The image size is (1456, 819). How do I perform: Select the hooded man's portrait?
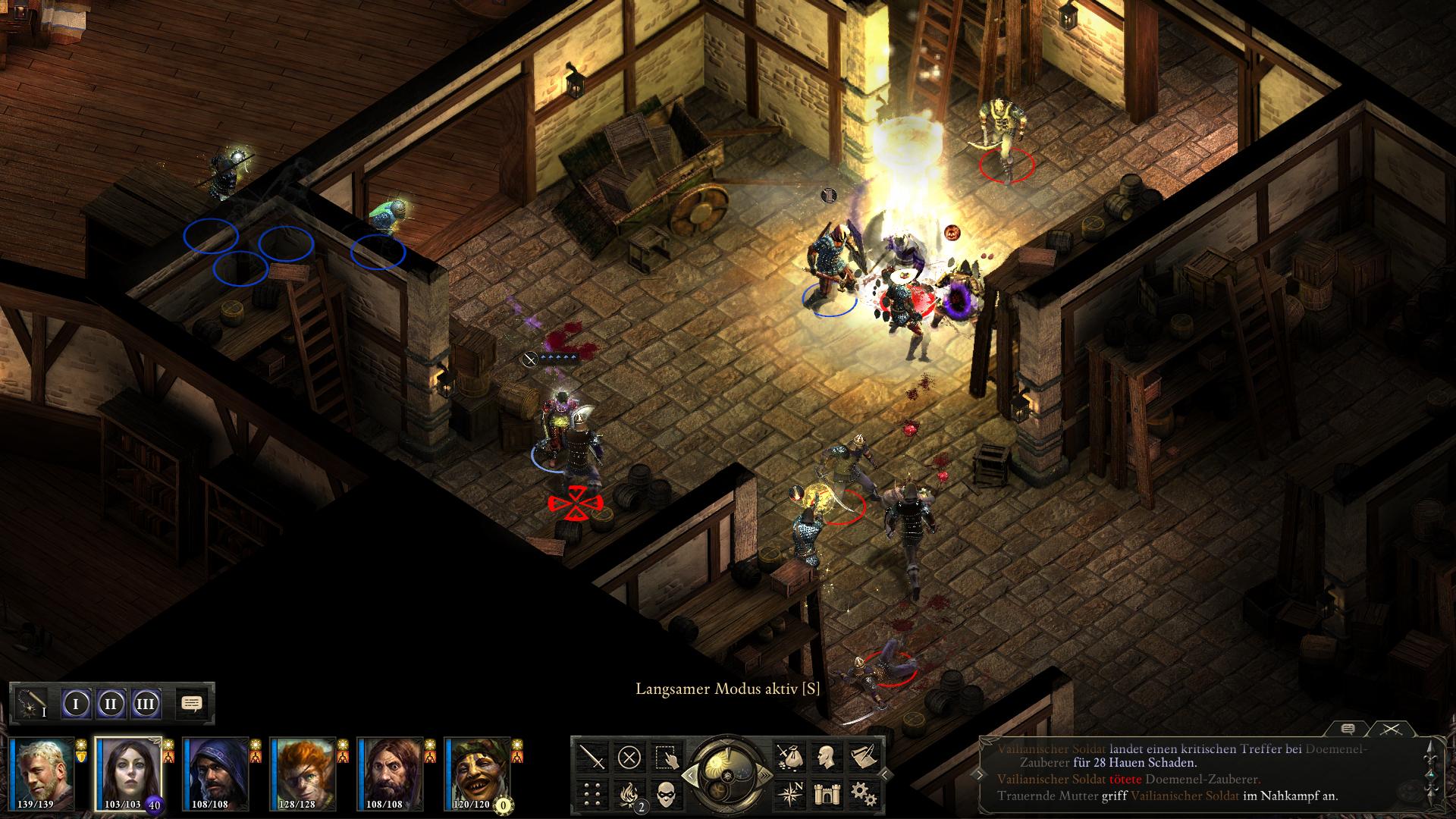[215, 773]
